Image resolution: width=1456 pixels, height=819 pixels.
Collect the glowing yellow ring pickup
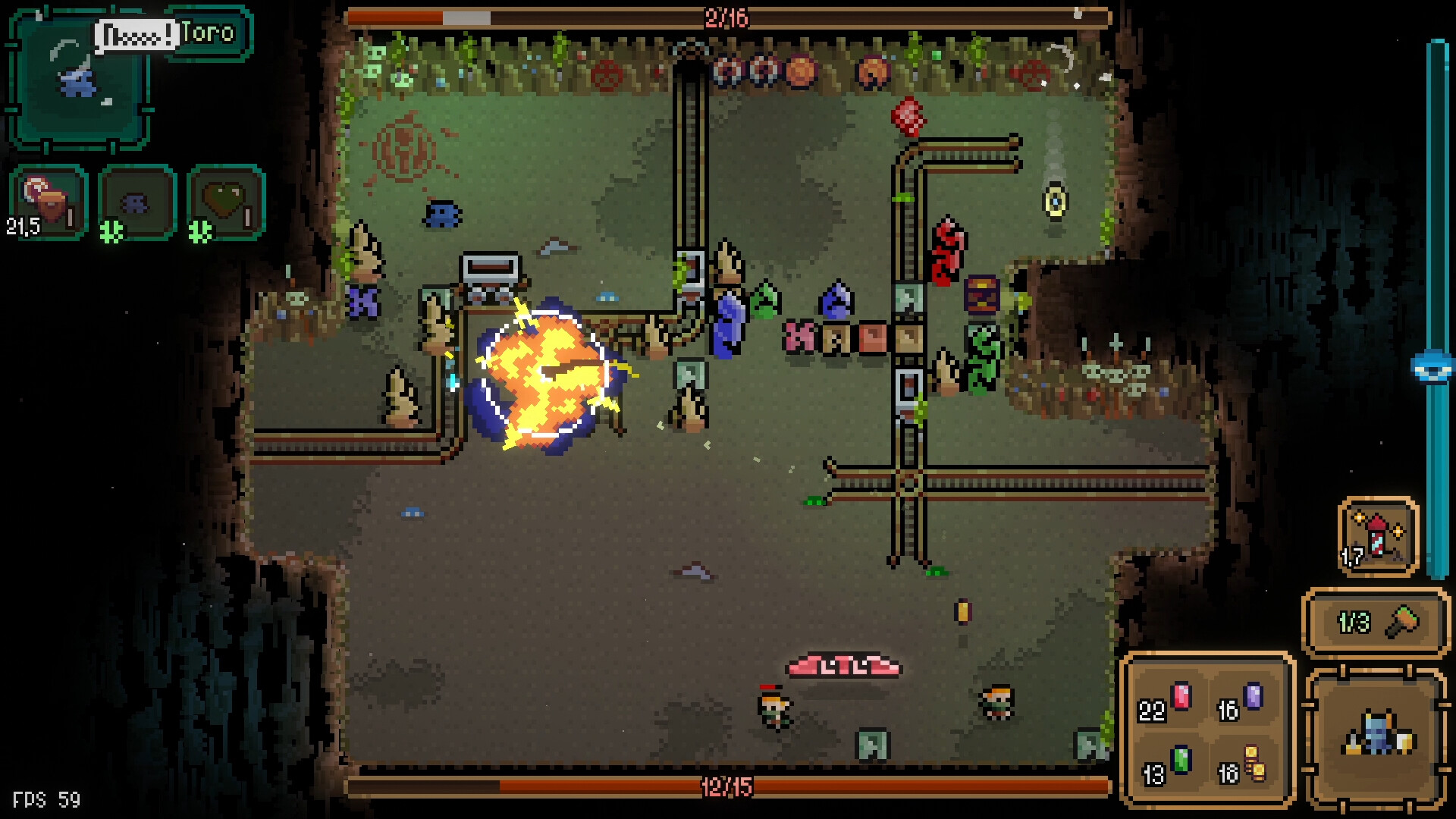click(x=1054, y=202)
